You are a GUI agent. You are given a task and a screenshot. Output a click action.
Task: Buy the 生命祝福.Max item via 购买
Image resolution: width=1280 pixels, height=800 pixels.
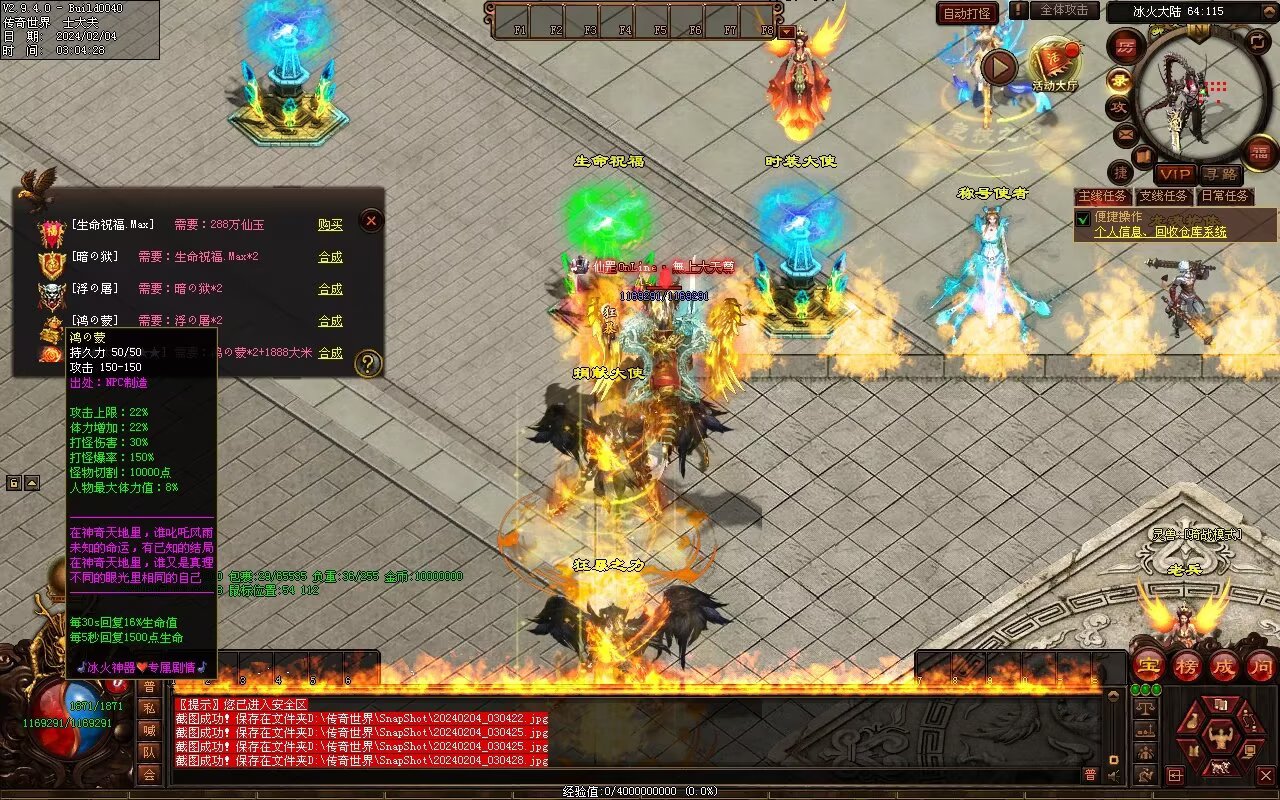(330, 225)
